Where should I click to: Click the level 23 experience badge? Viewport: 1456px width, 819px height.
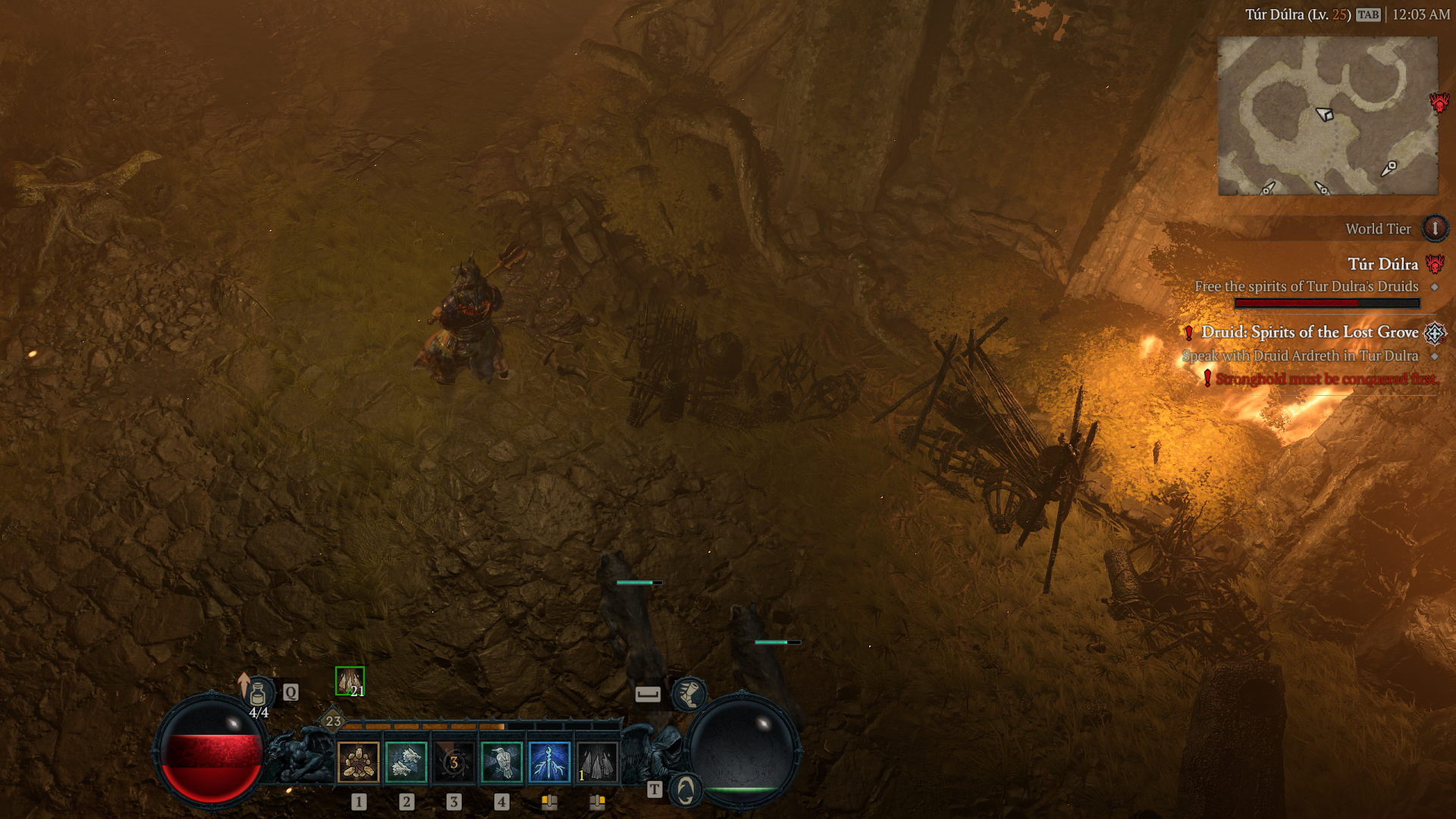point(333,721)
